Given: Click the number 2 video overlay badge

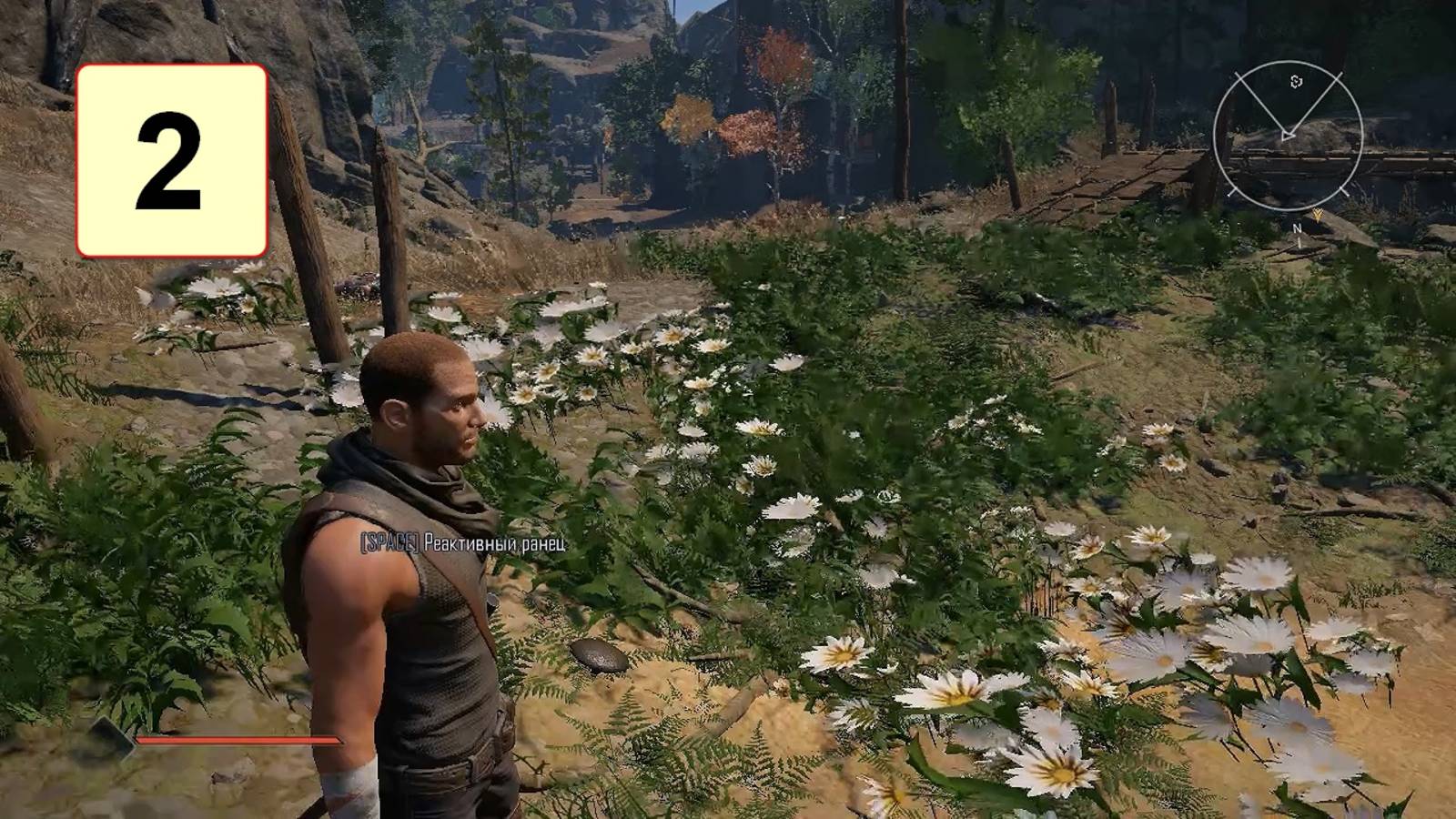Looking at the screenshot, I should (x=172, y=160).
